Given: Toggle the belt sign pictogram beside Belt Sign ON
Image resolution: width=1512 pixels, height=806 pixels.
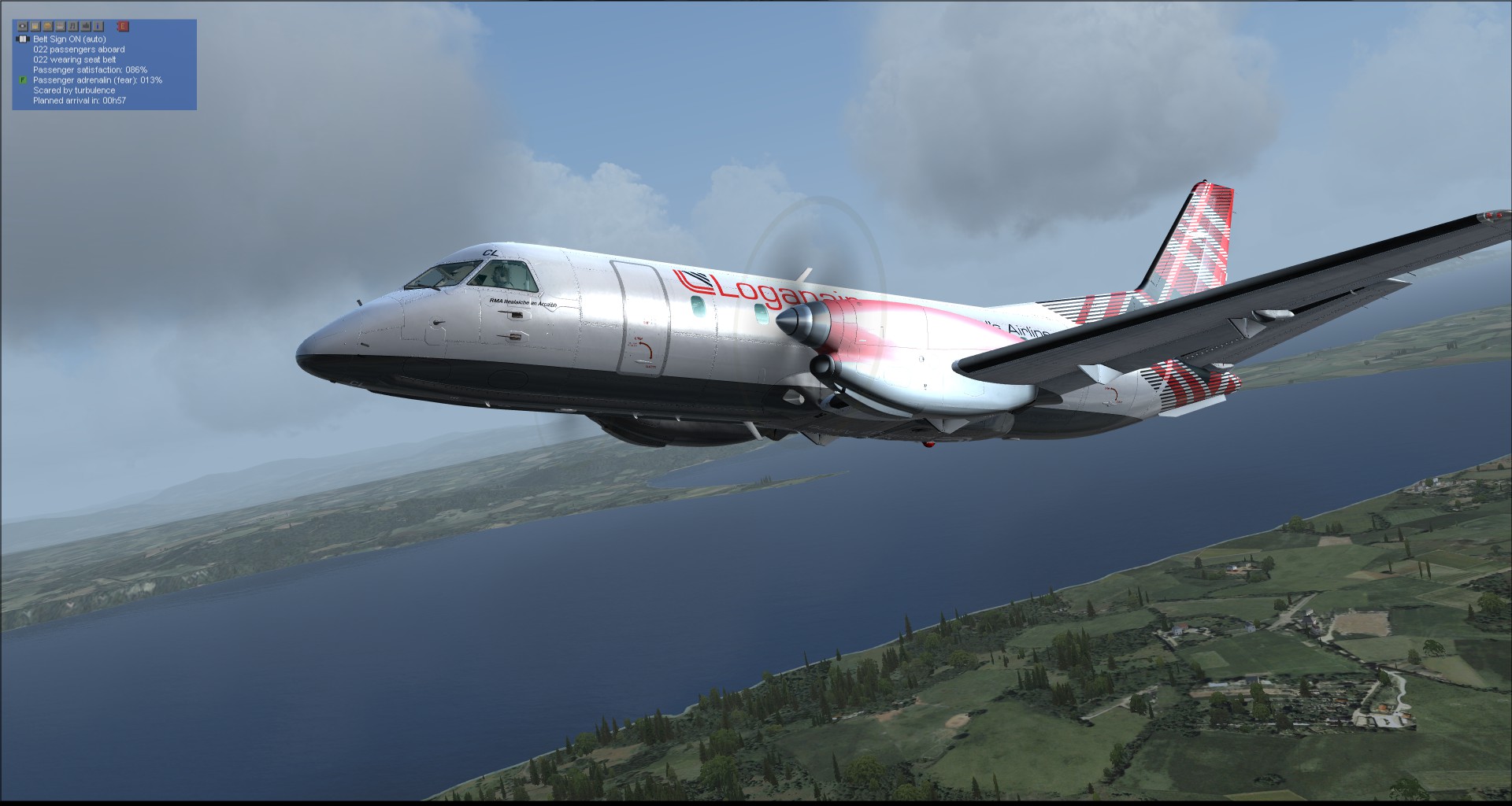Looking at the screenshot, I should tap(22, 39).
